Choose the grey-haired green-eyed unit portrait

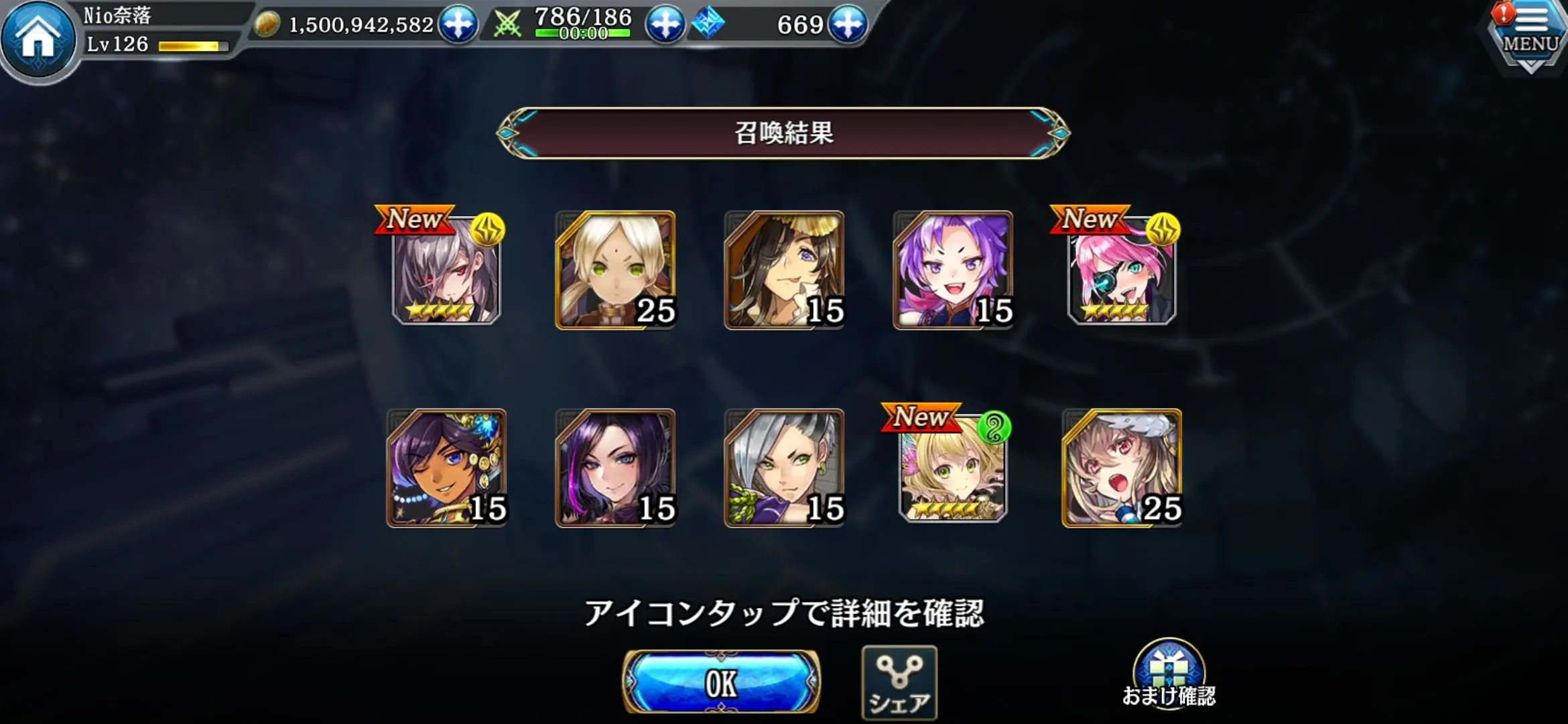(784, 468)
